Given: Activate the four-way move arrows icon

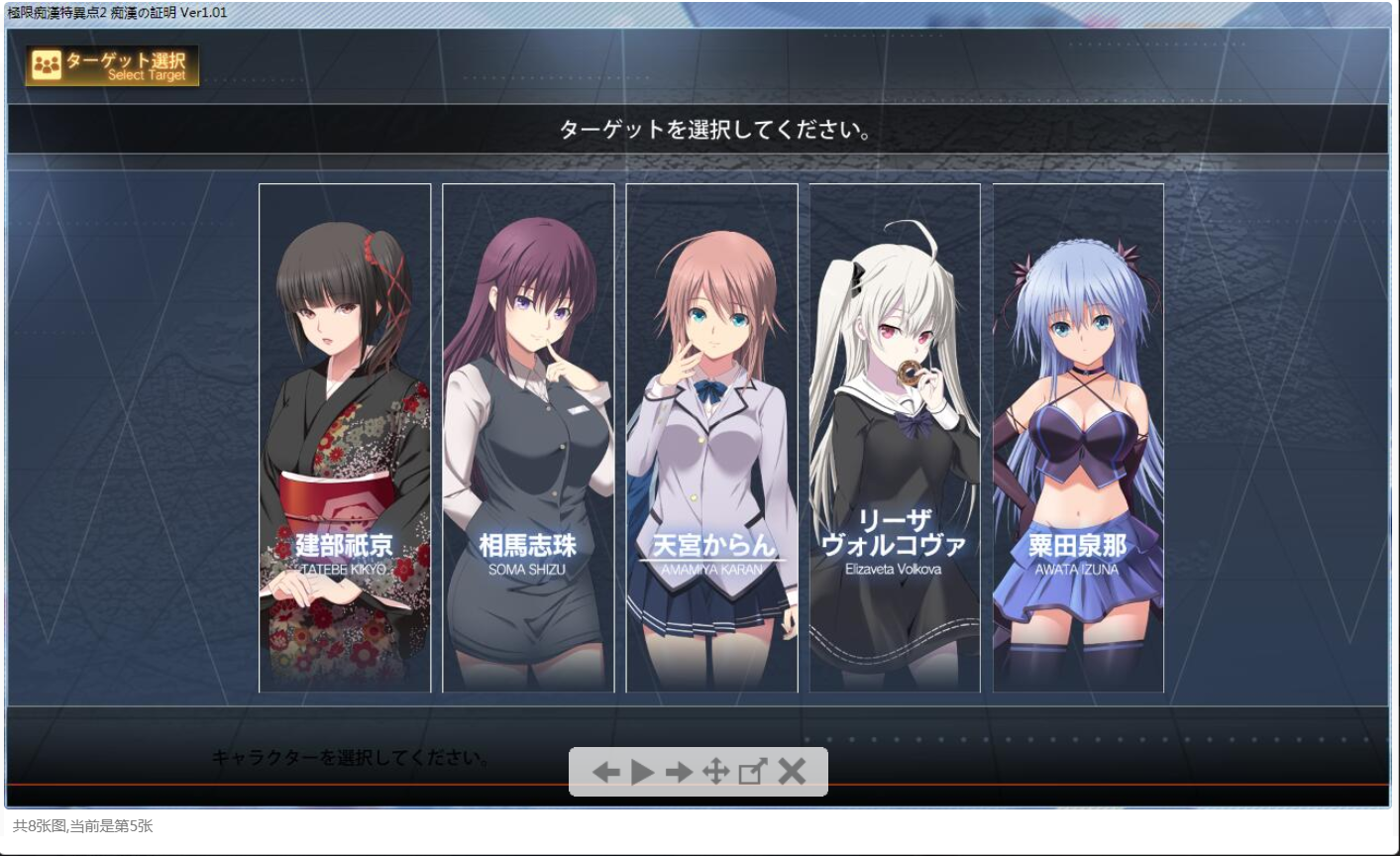Looking at the screenshot, I should click(x=715, y=772).
